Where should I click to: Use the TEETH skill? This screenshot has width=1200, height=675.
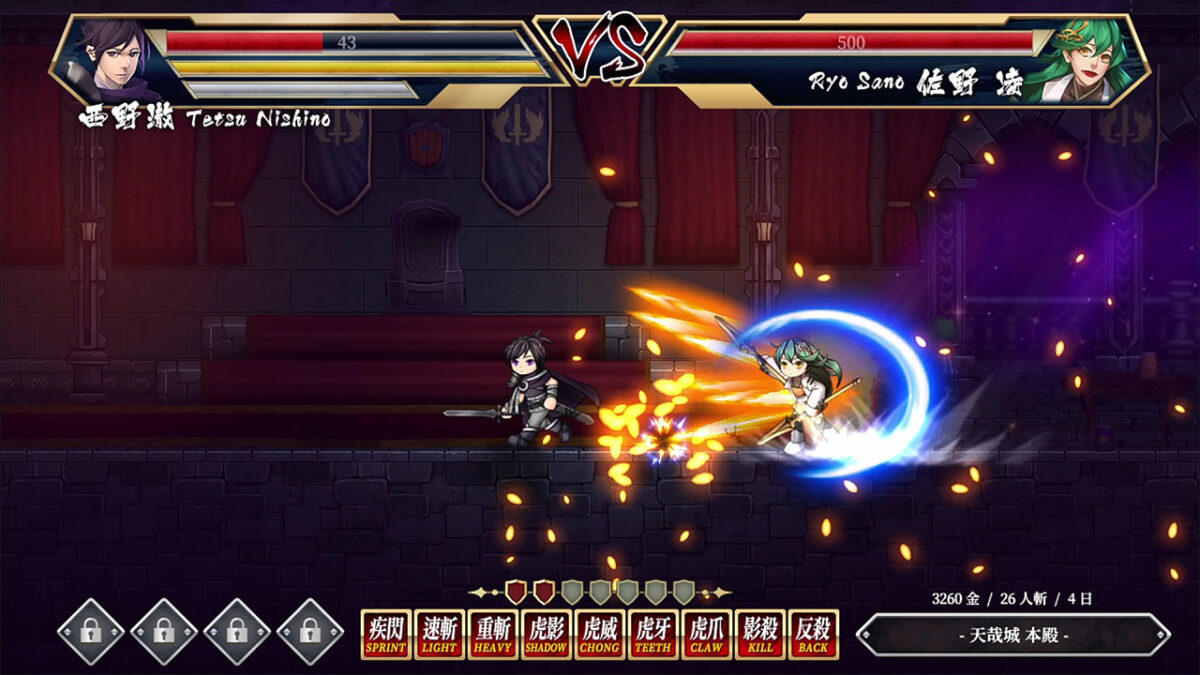point(653,634)
